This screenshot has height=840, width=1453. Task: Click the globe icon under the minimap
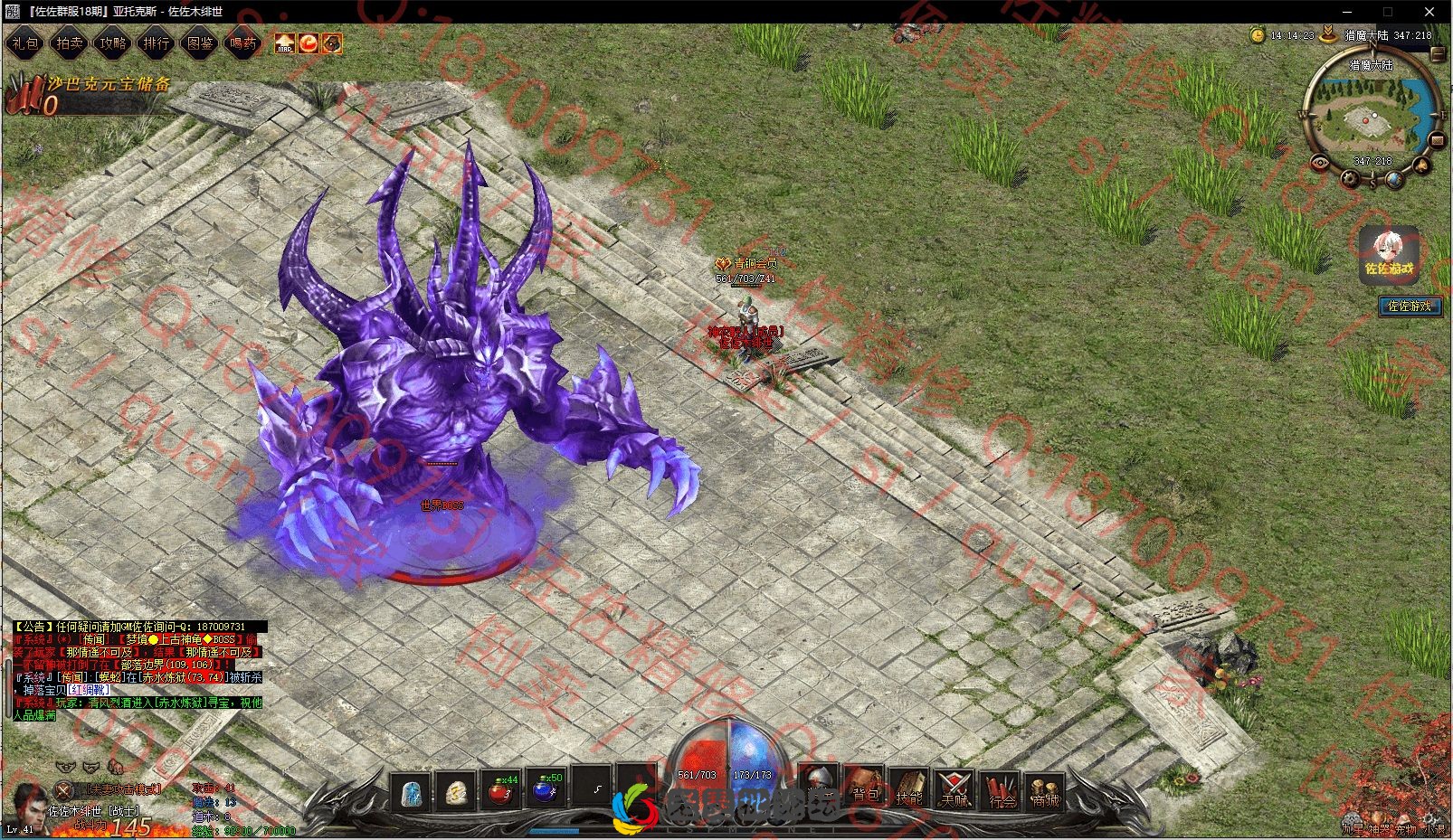pos(1396,179)
